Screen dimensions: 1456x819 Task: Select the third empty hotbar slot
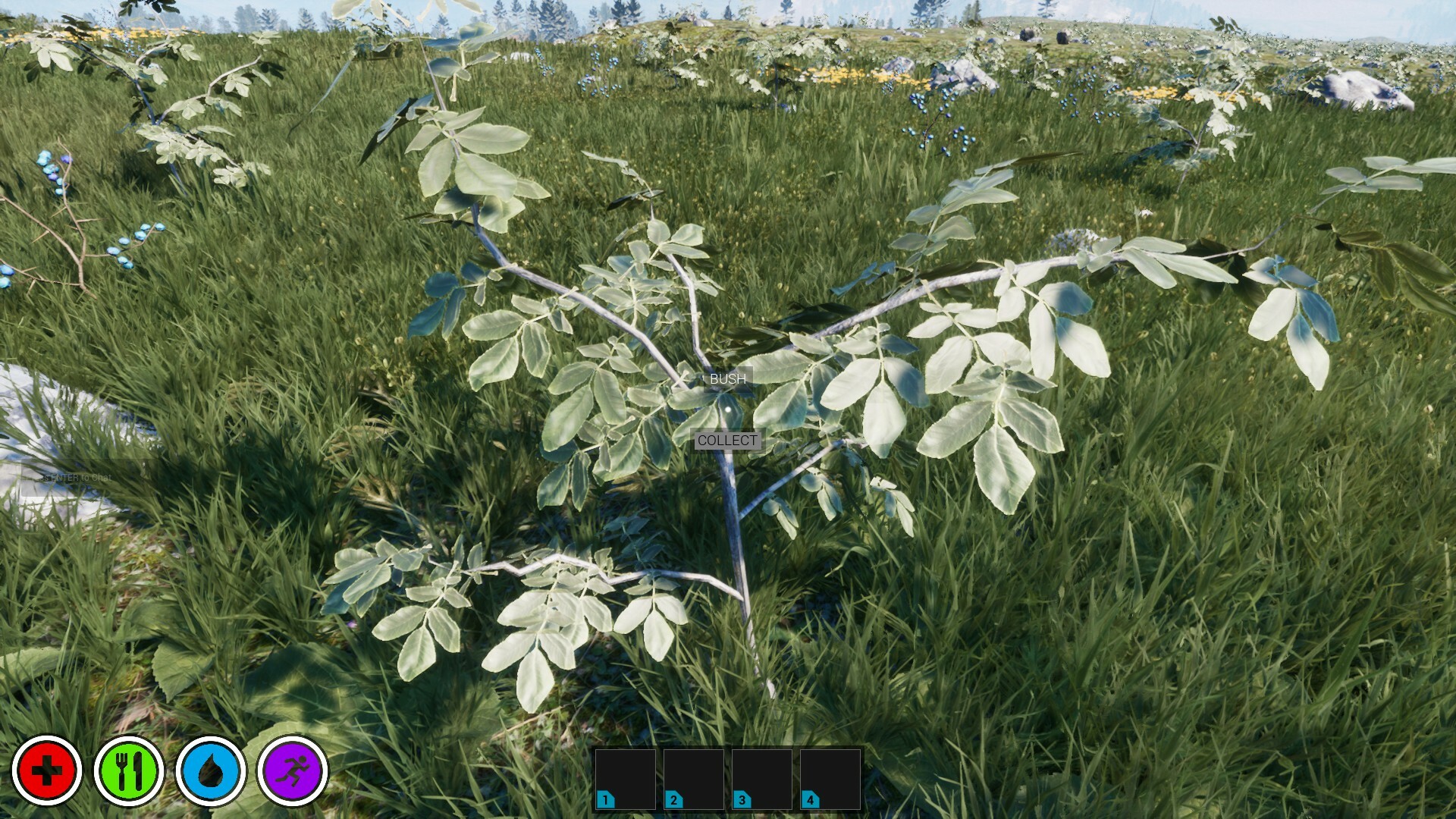click(761, 777)
